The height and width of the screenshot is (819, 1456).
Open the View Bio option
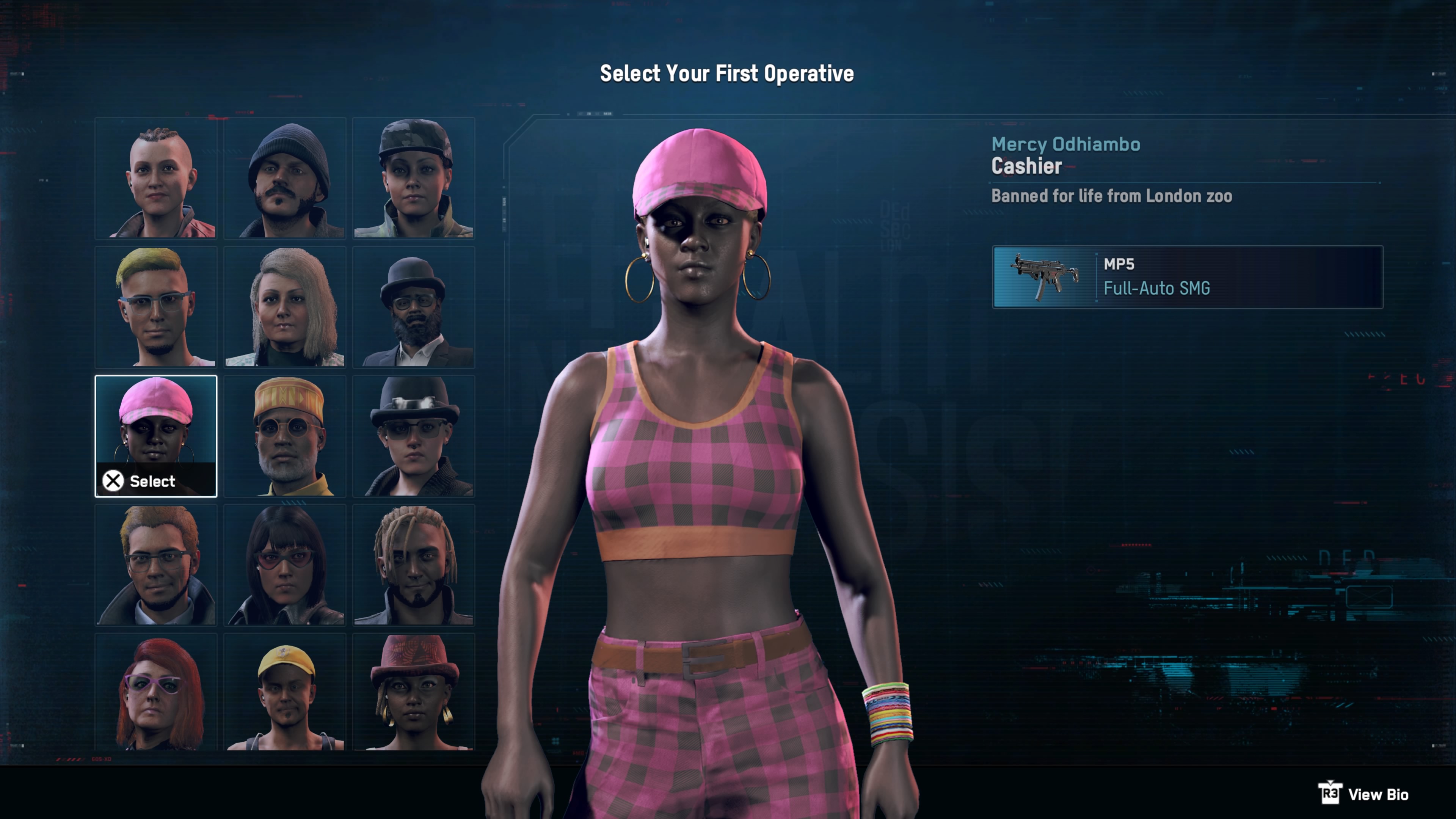point(1365,794)
